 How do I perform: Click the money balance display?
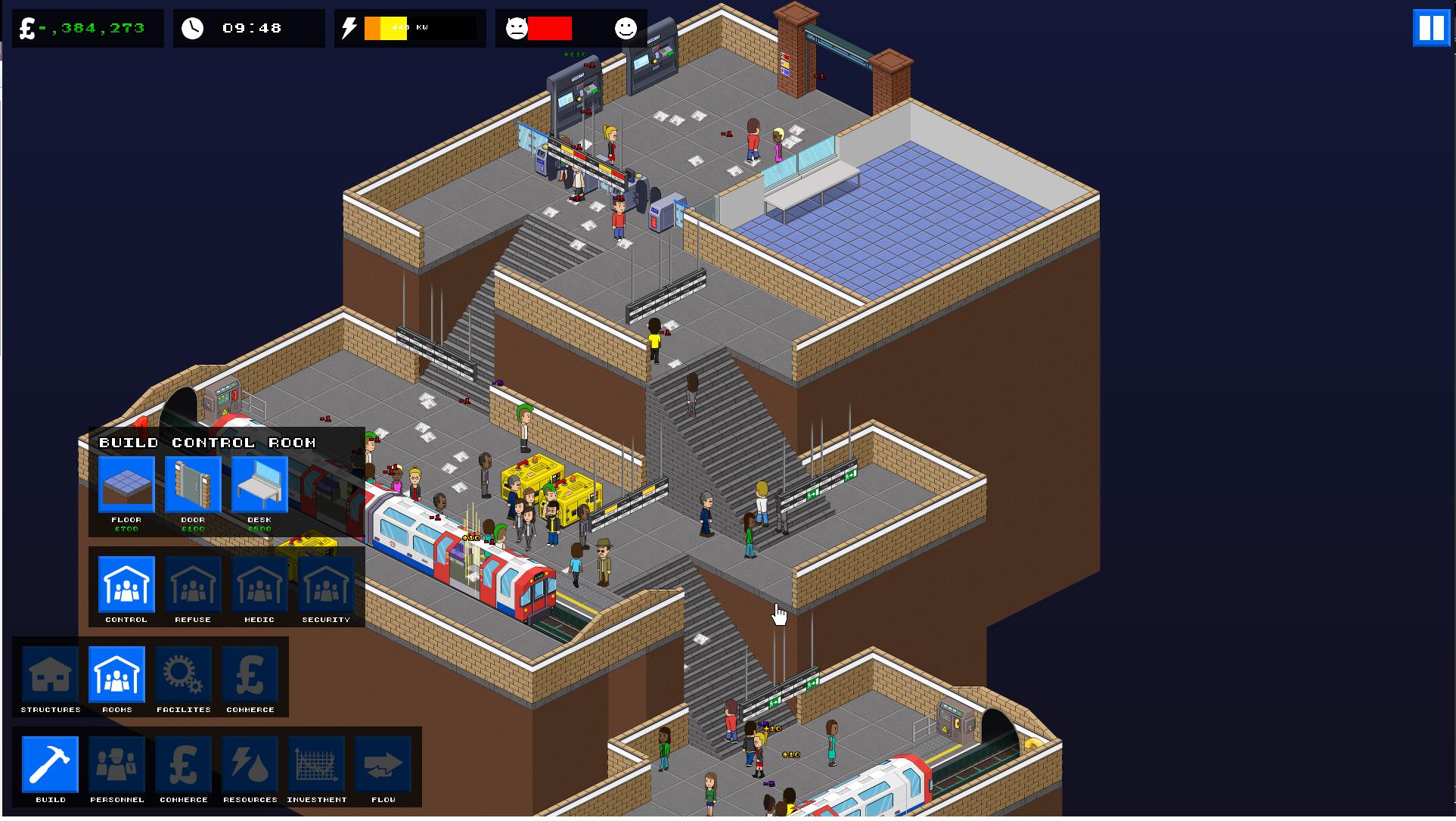tap(88, 28)
